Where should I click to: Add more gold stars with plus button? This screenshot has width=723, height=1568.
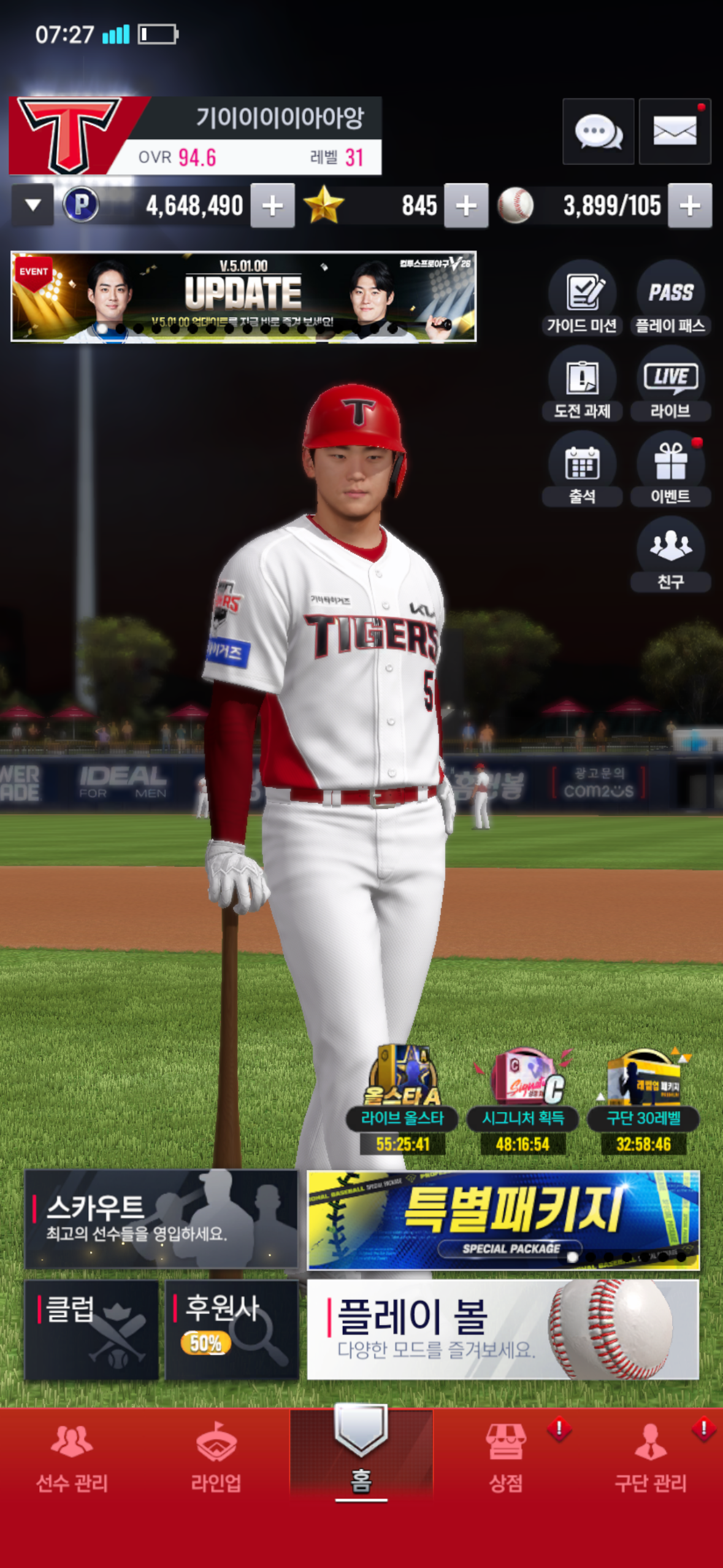466,206
